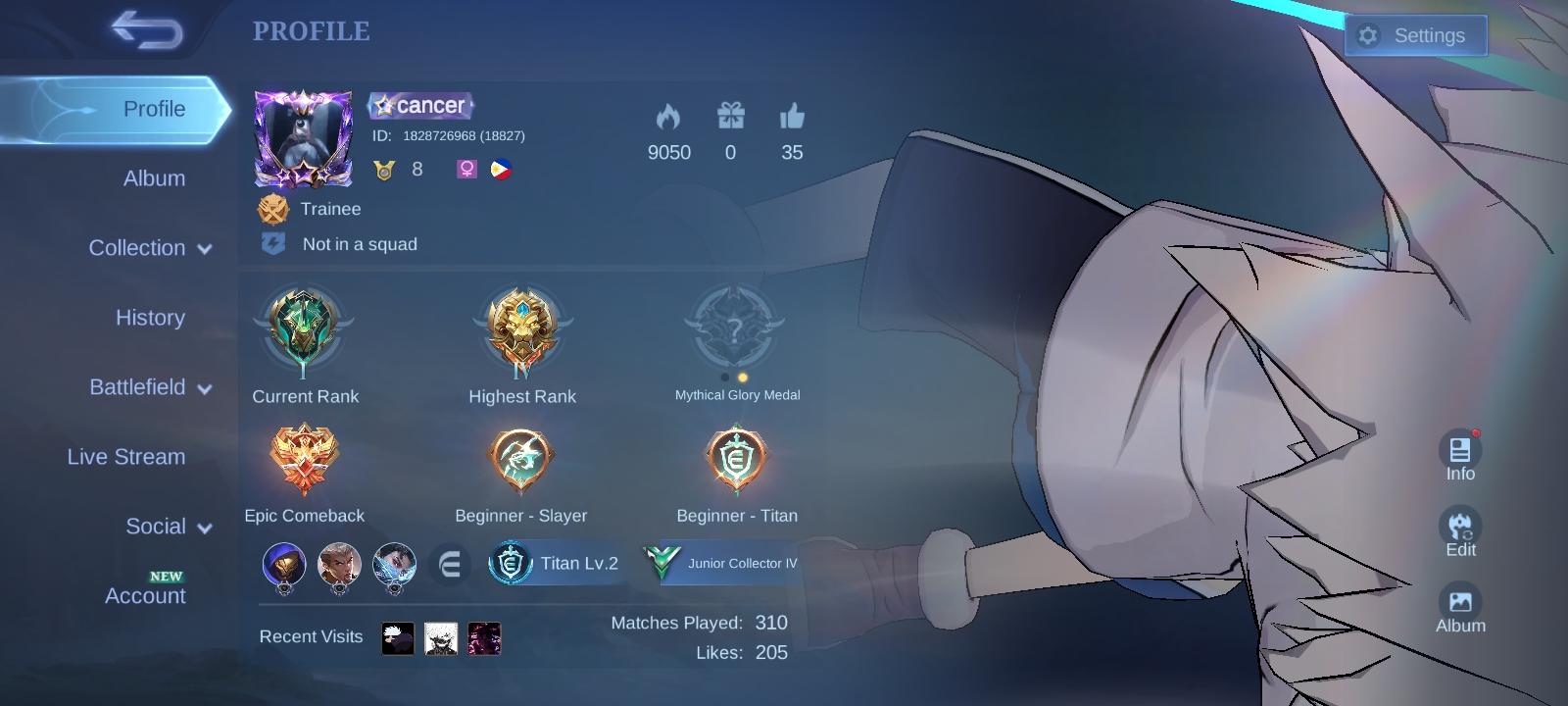1568x706 pixels.
Task: Open the Live Stream section
Action: (x=125, y=457)
